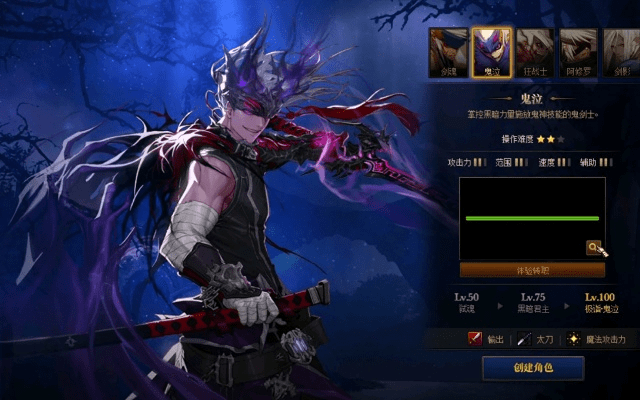640x400 pixels.
Task: Click the magnifier icon on the preview video
Action: click(x=594, y=247)
